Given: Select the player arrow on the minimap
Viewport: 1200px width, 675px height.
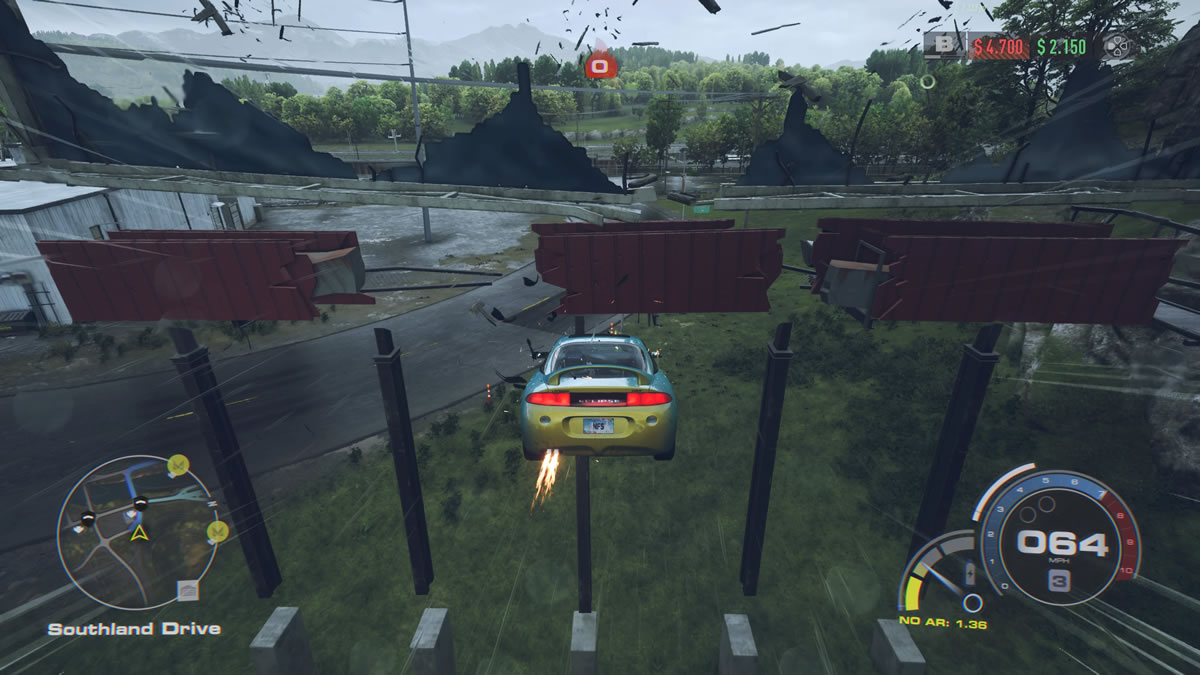Looking at the screenshot, I should click(x=137, y=533).
